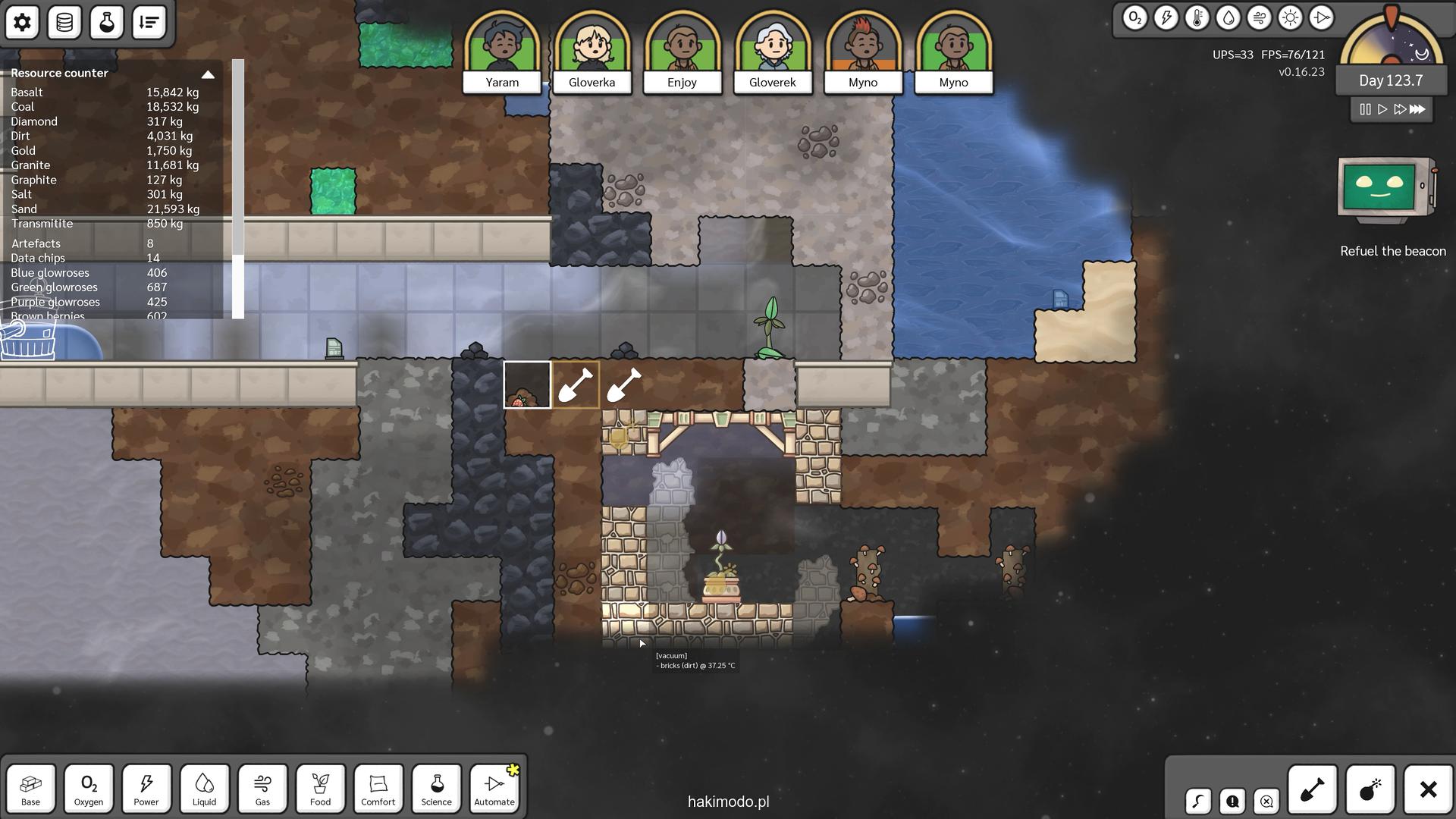Open the gear settings menu
The width and height of the screenshot is (1456, 819).
click(22, 22)
